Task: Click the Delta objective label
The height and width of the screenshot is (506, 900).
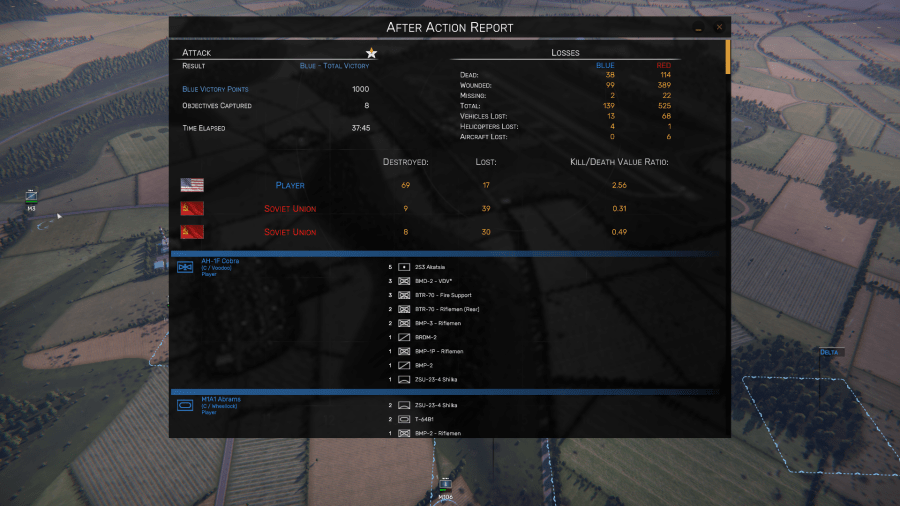Action: (831, 352)
